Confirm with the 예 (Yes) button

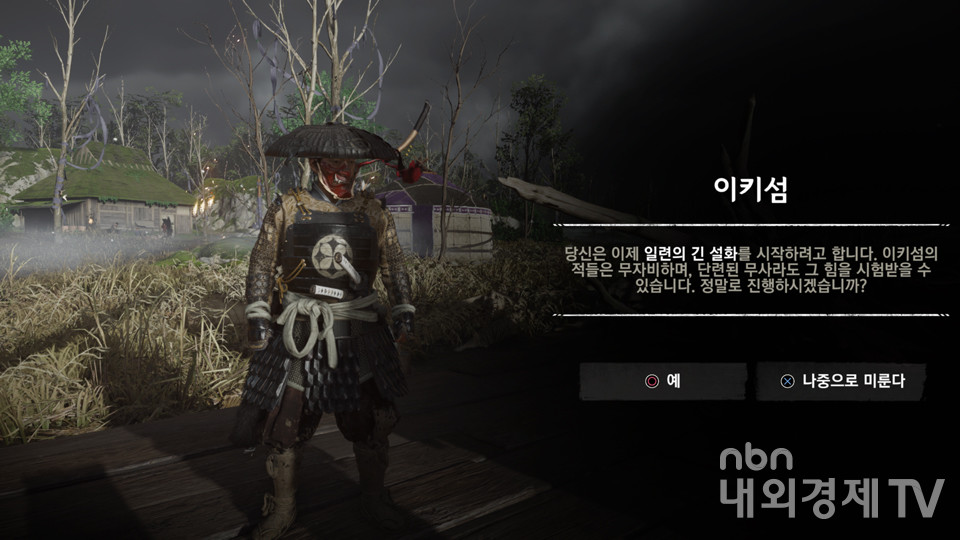[663, 381]
